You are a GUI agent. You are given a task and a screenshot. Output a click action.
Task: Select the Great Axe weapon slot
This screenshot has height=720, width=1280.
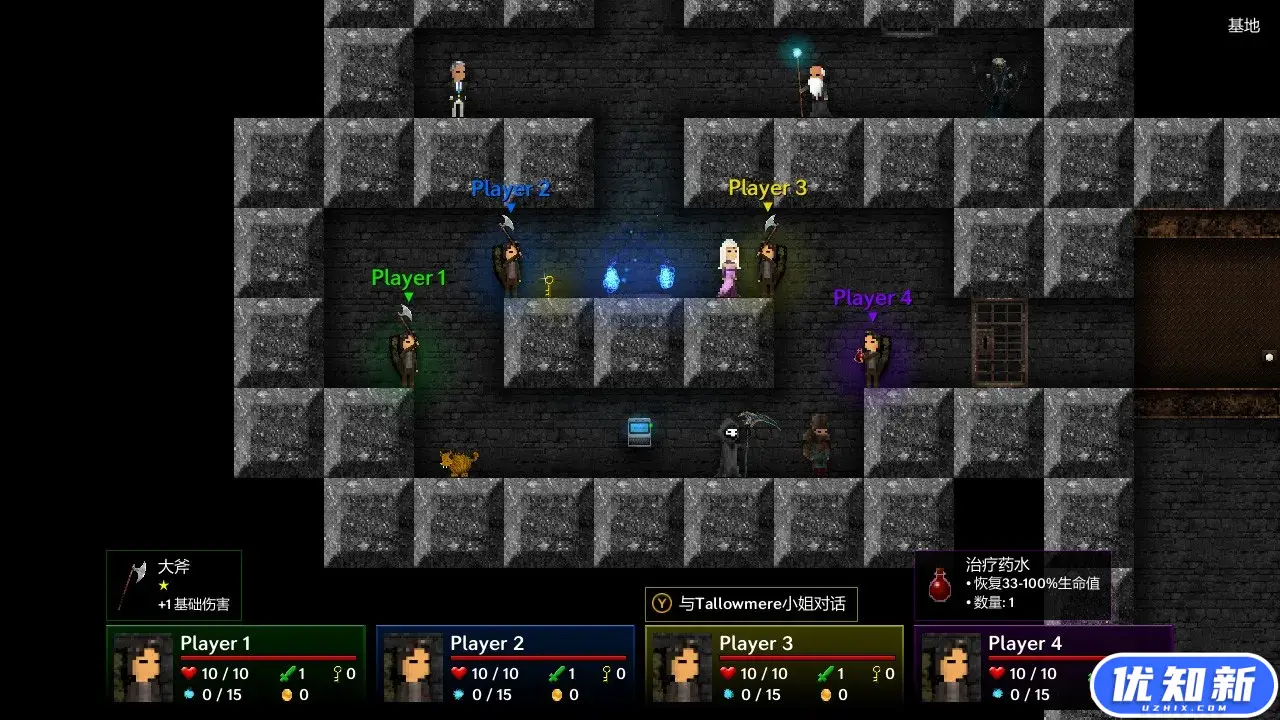[174, 585]
